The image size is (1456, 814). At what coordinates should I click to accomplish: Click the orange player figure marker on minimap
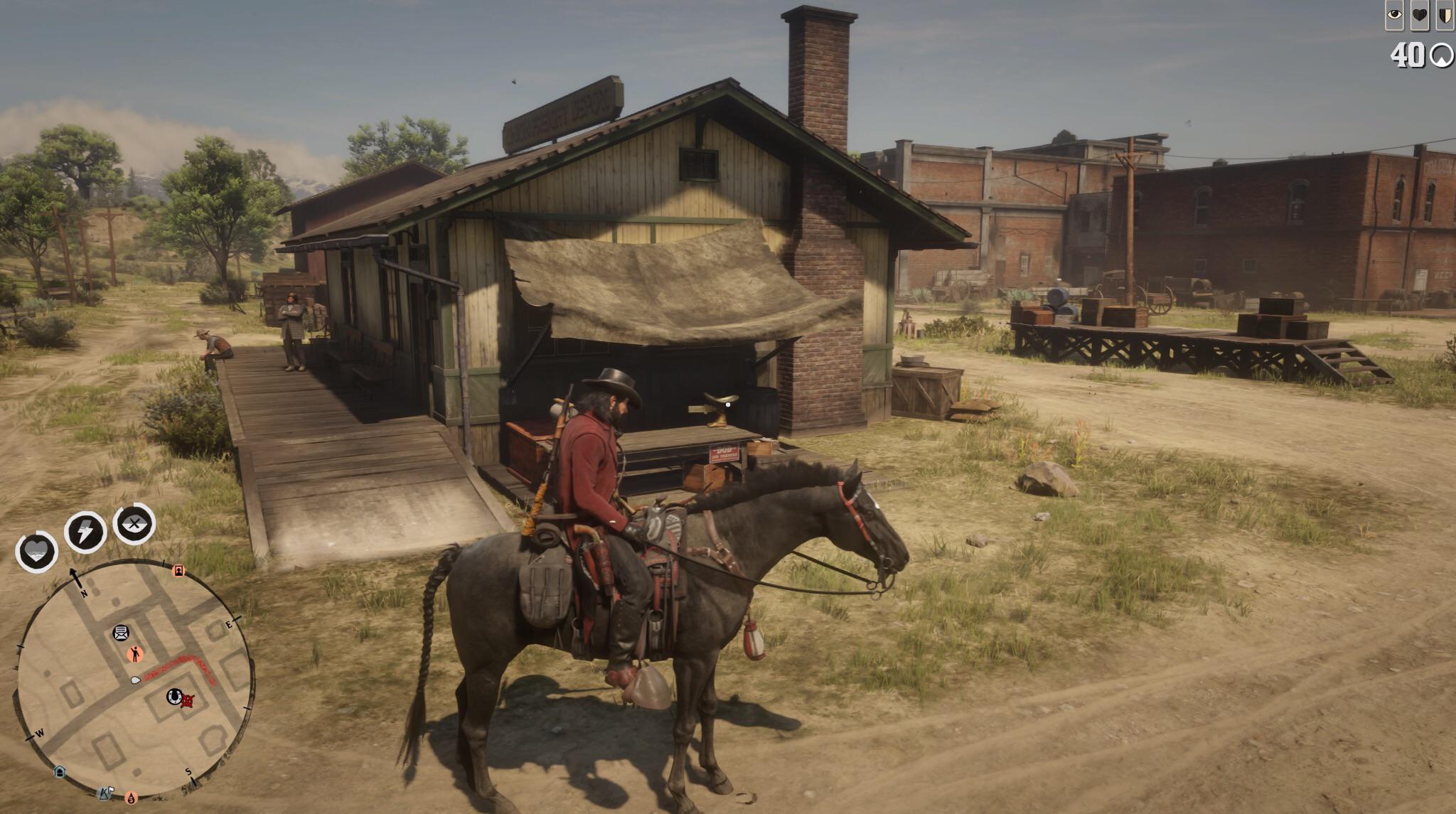136,653
